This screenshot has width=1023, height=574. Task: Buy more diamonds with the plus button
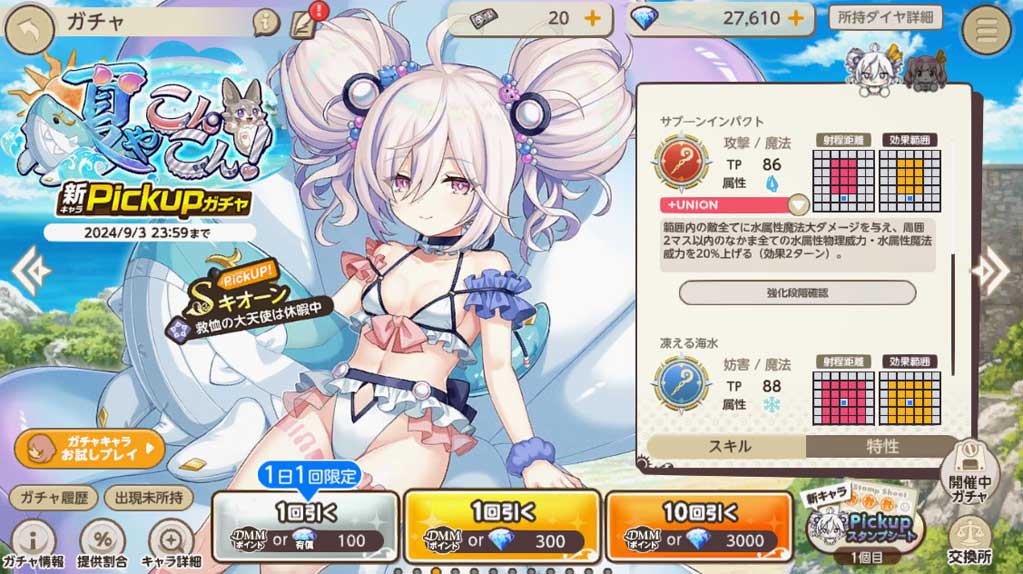click(x=796, y=18)
